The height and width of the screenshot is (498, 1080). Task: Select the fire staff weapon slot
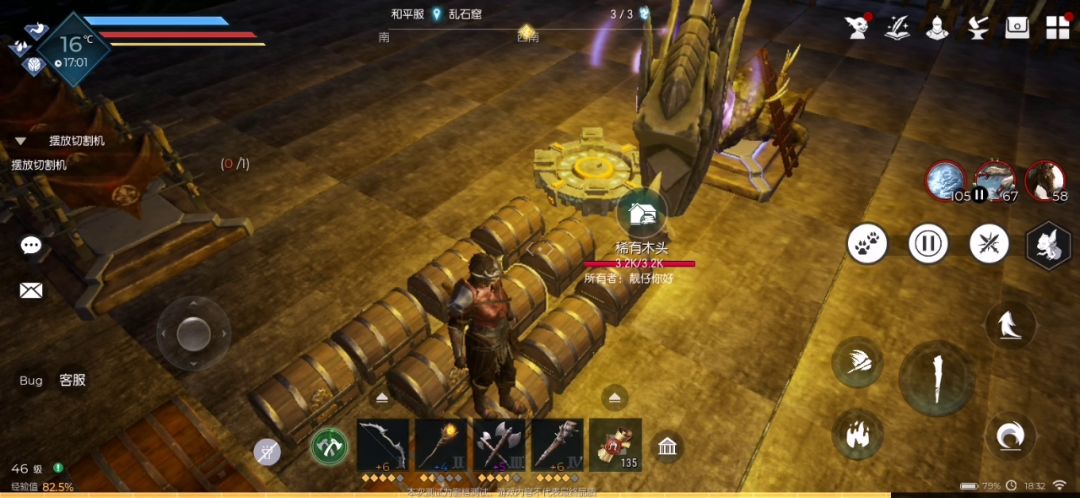coord(442,443)
